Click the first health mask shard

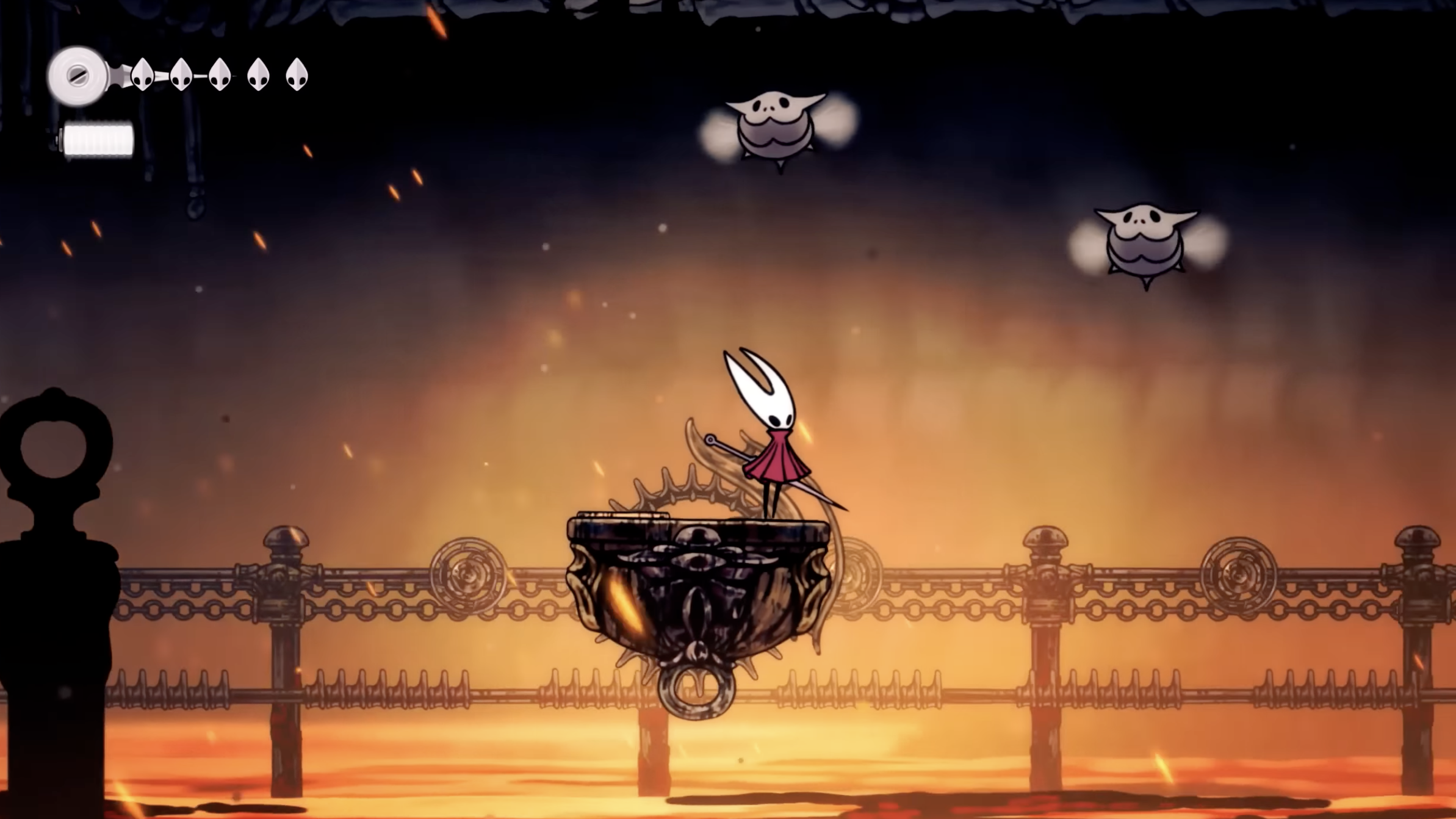(x=141, y=76)
